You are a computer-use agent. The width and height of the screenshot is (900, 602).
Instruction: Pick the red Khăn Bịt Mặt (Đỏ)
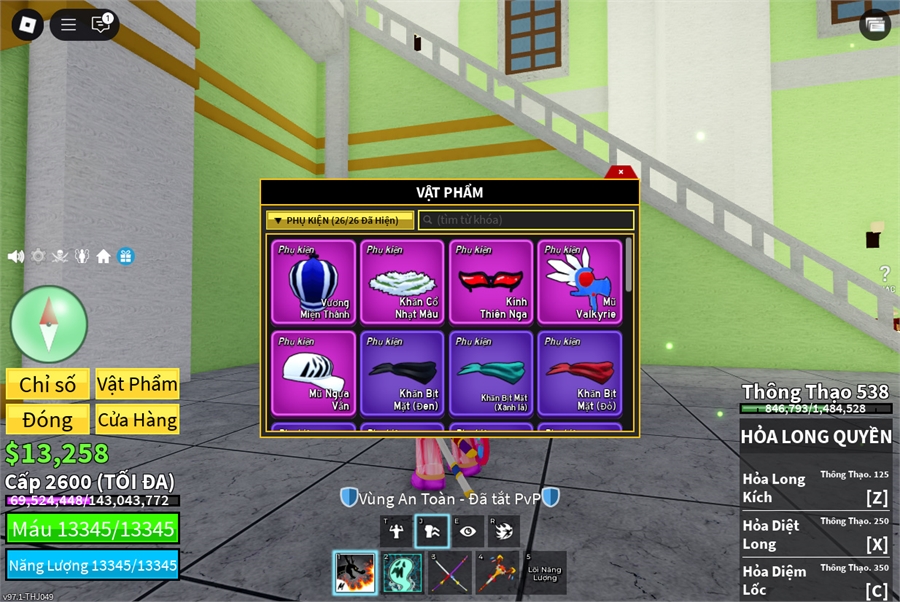(580, 372)
